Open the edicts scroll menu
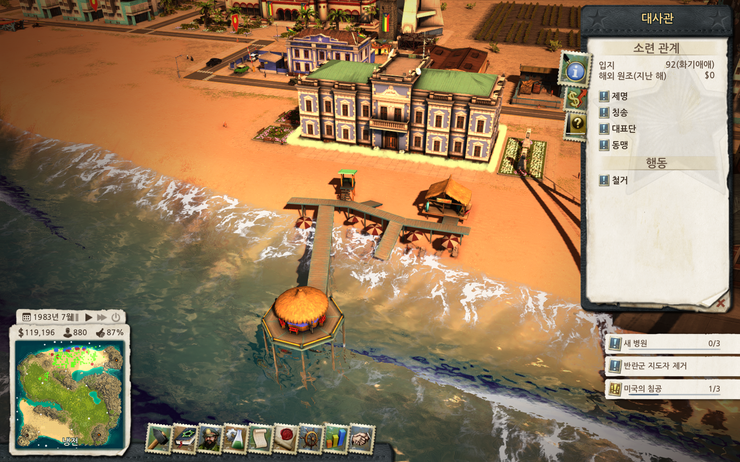The width and height of the screenshot is (740, 462). click(x=260, y=438)
